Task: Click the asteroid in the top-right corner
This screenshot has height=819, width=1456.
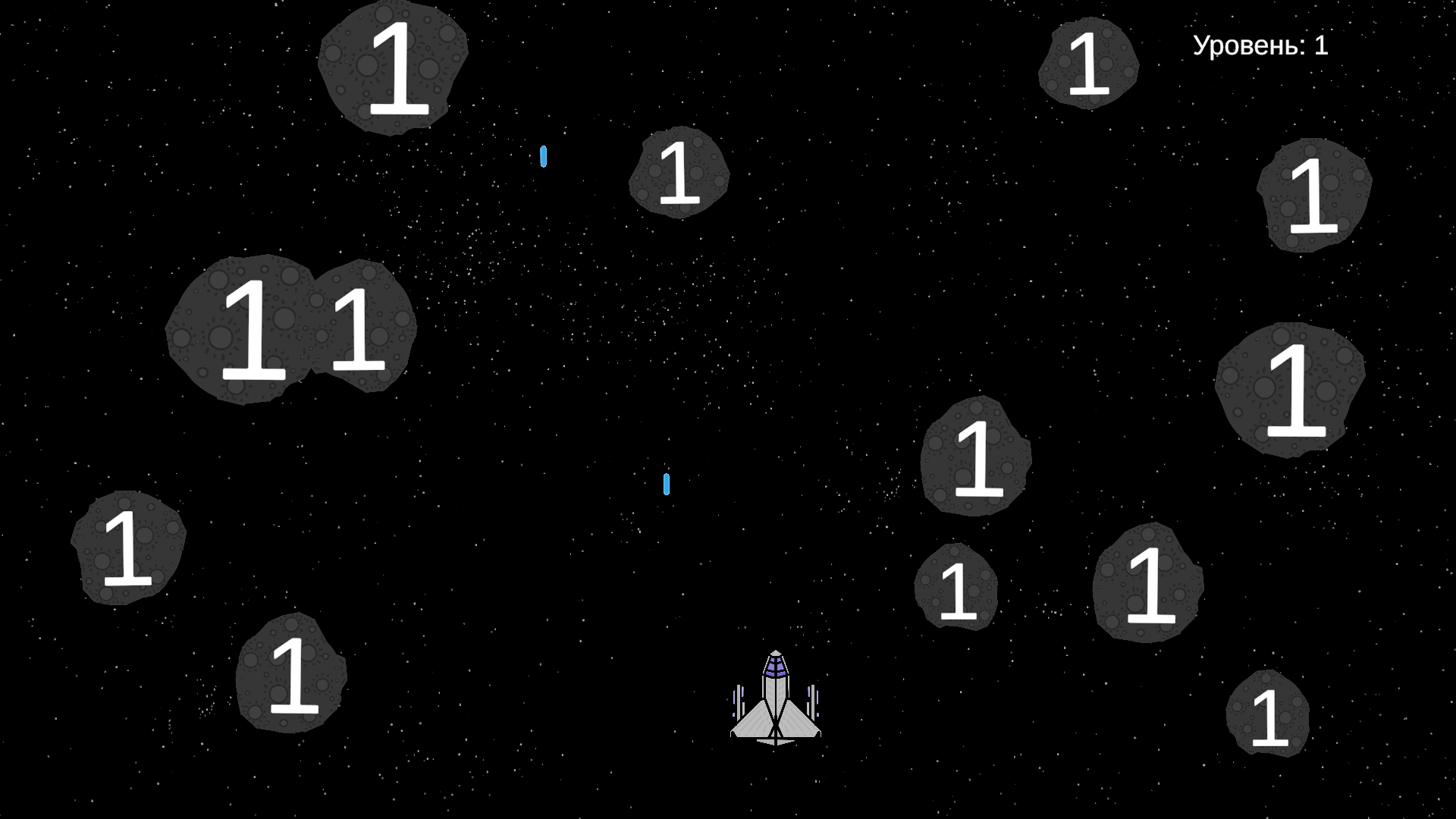Action: point(1090,64)
